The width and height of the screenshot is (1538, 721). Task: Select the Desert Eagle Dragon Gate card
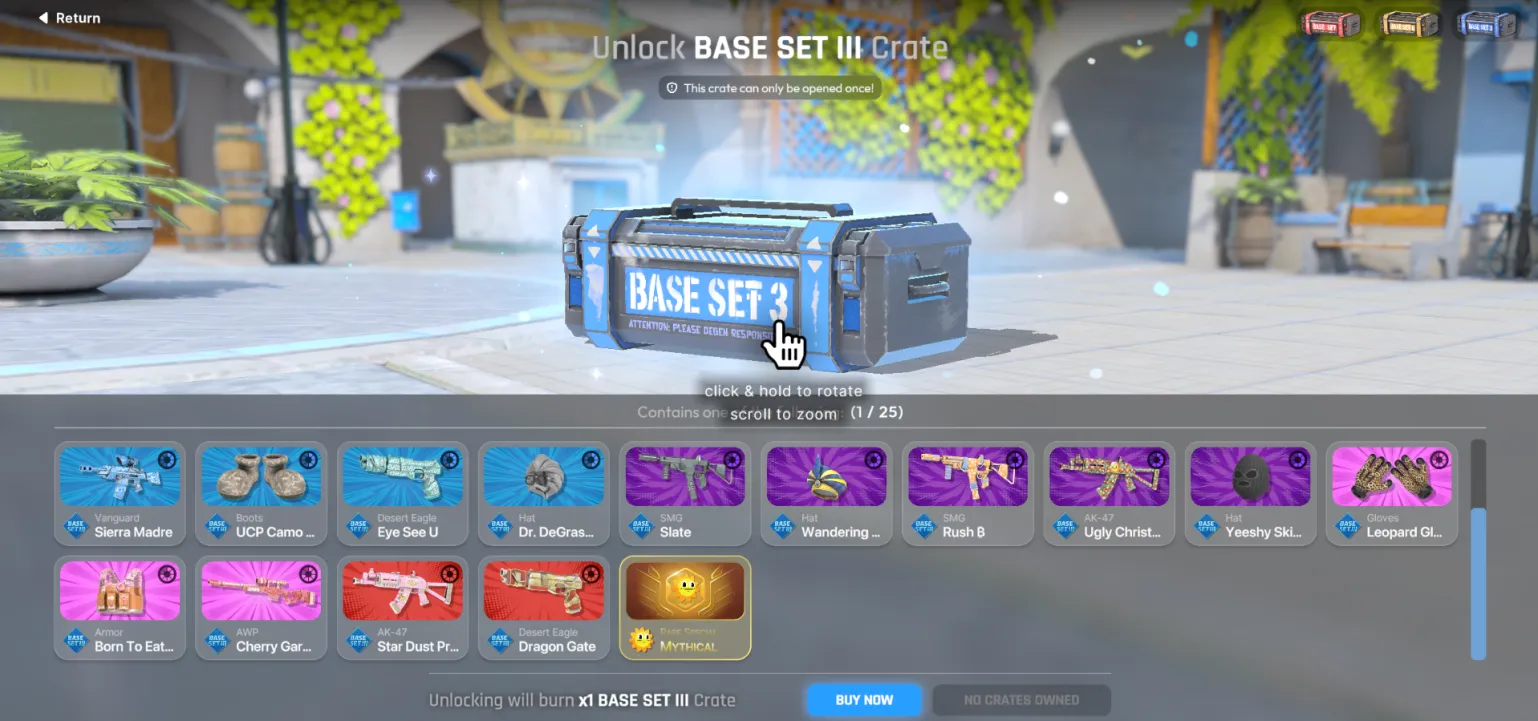[544, 608]
